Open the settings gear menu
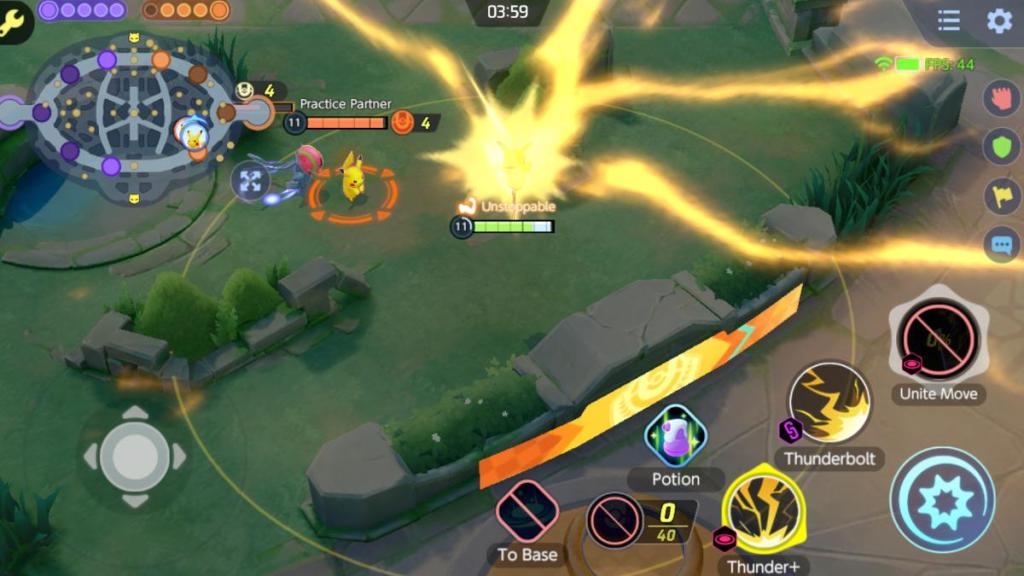1024x576 pixels. [999, 21]
